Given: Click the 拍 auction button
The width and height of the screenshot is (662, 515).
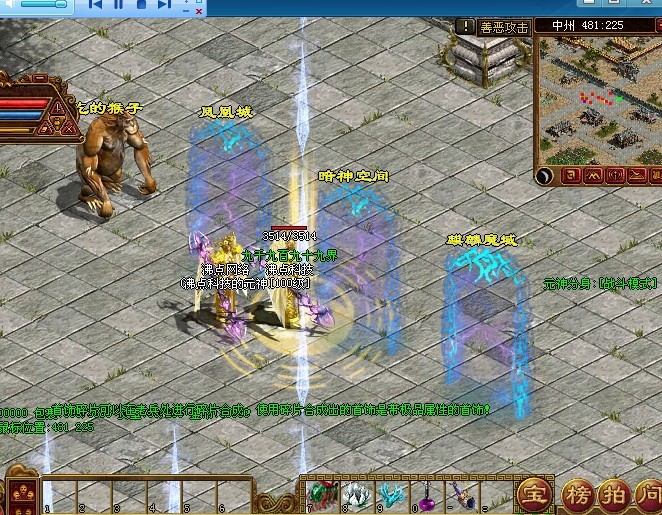Looking at the screenshot, I should [612, 493].
